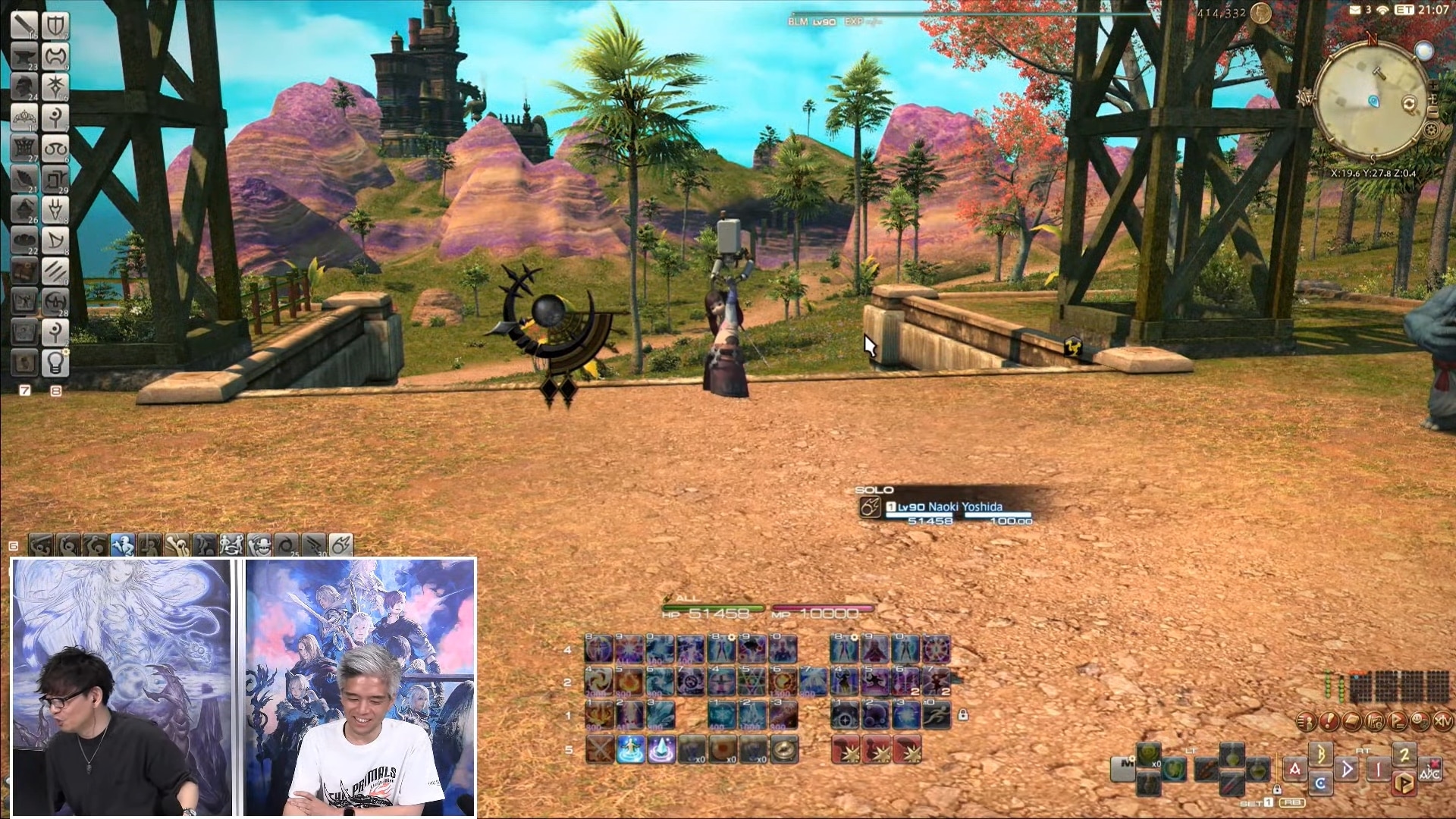Choose the lightbulb icon in the job column
Viewport: 1456px width, 819px height.
[55, 363]
